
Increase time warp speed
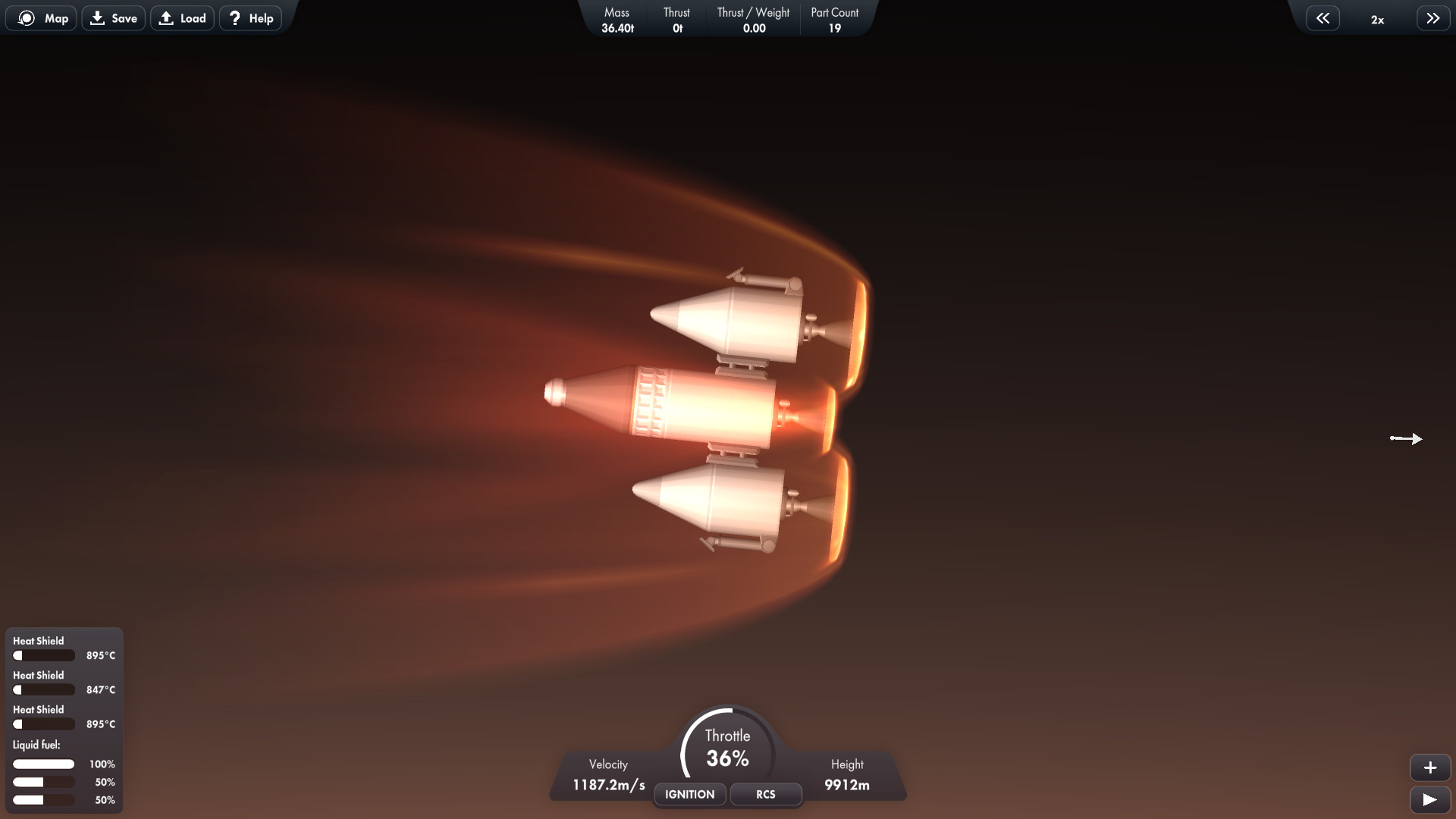(1432, 17)
